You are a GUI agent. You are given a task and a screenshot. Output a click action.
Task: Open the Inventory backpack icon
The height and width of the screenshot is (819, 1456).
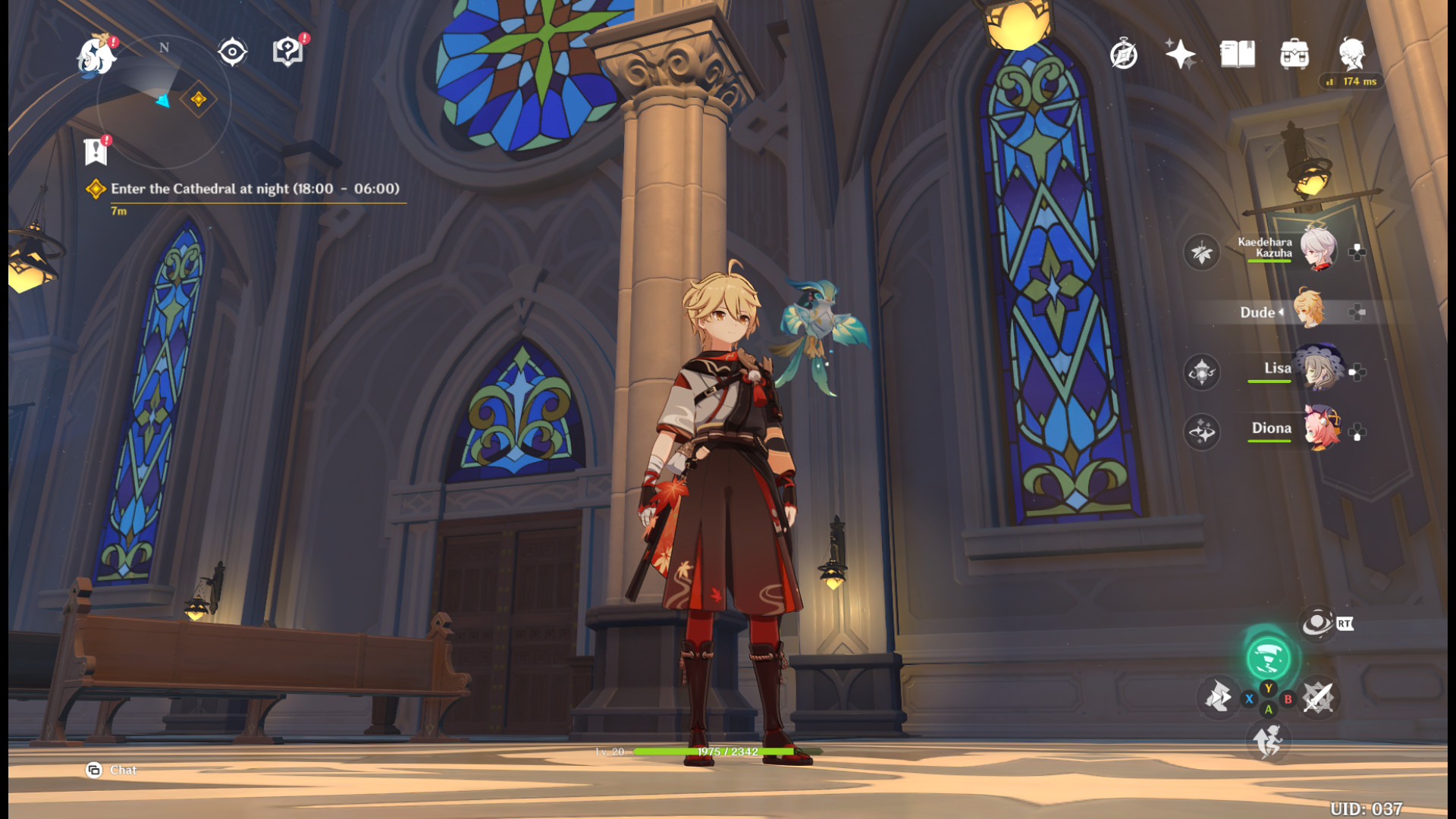pyautogui.click(x=1294, y=53)
